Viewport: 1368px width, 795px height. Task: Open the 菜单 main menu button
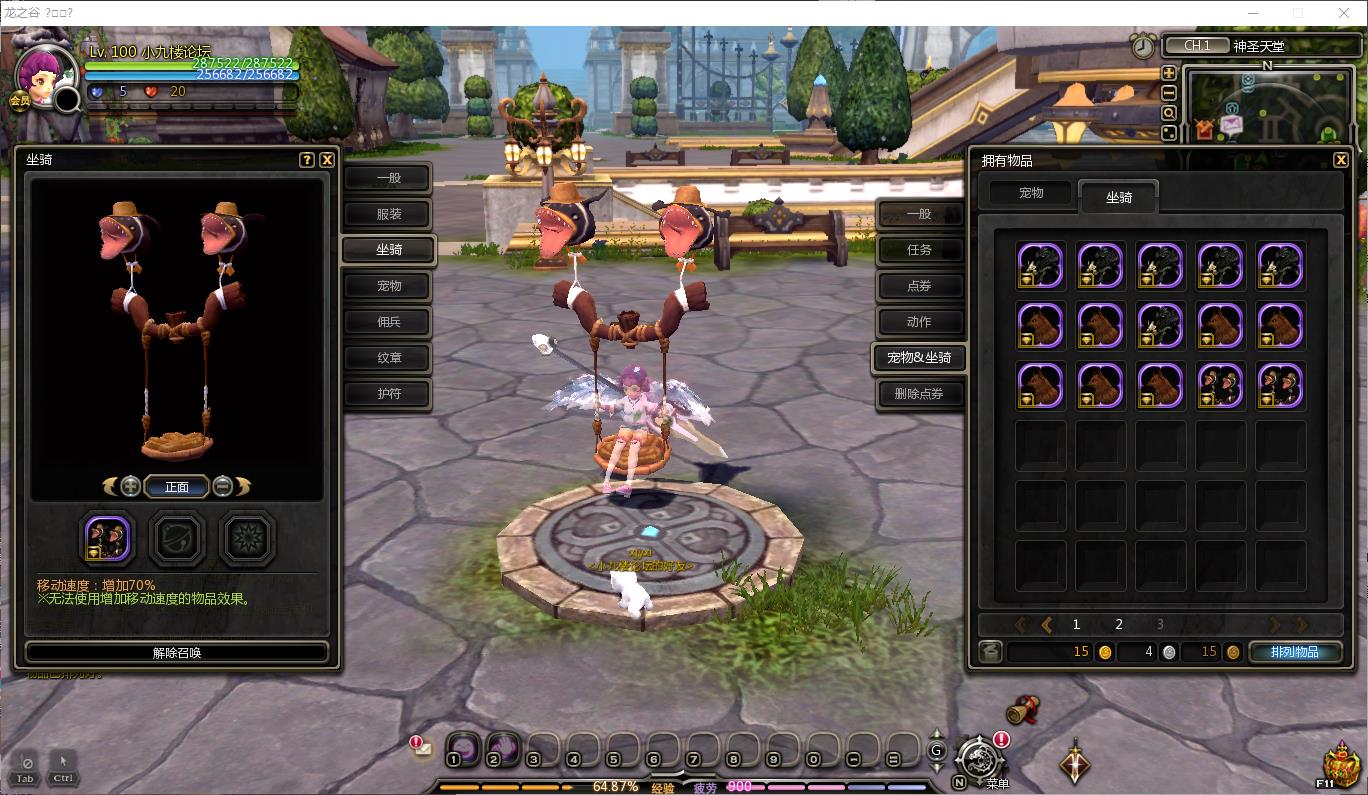(980, 760)
